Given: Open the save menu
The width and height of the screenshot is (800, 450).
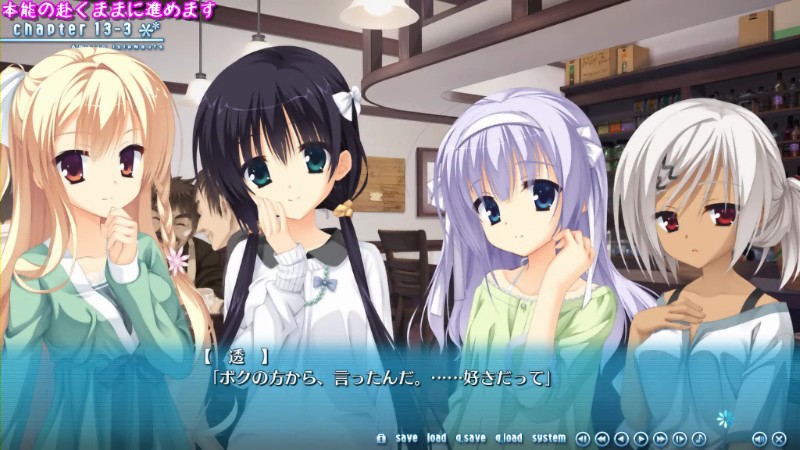Looking at the screenshot, I should tap(406, 438).
